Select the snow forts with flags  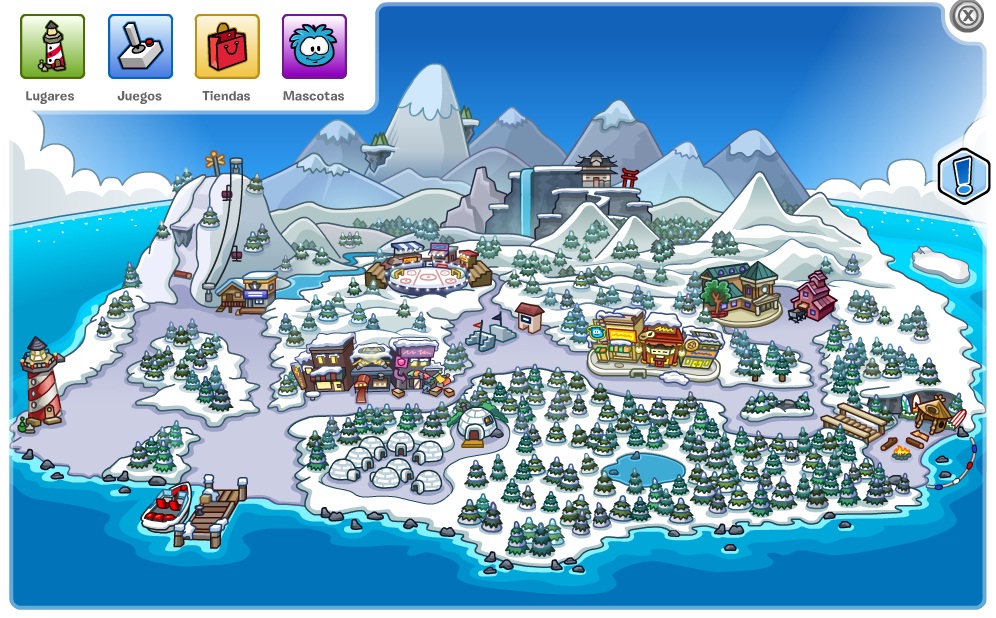point(488,331)
